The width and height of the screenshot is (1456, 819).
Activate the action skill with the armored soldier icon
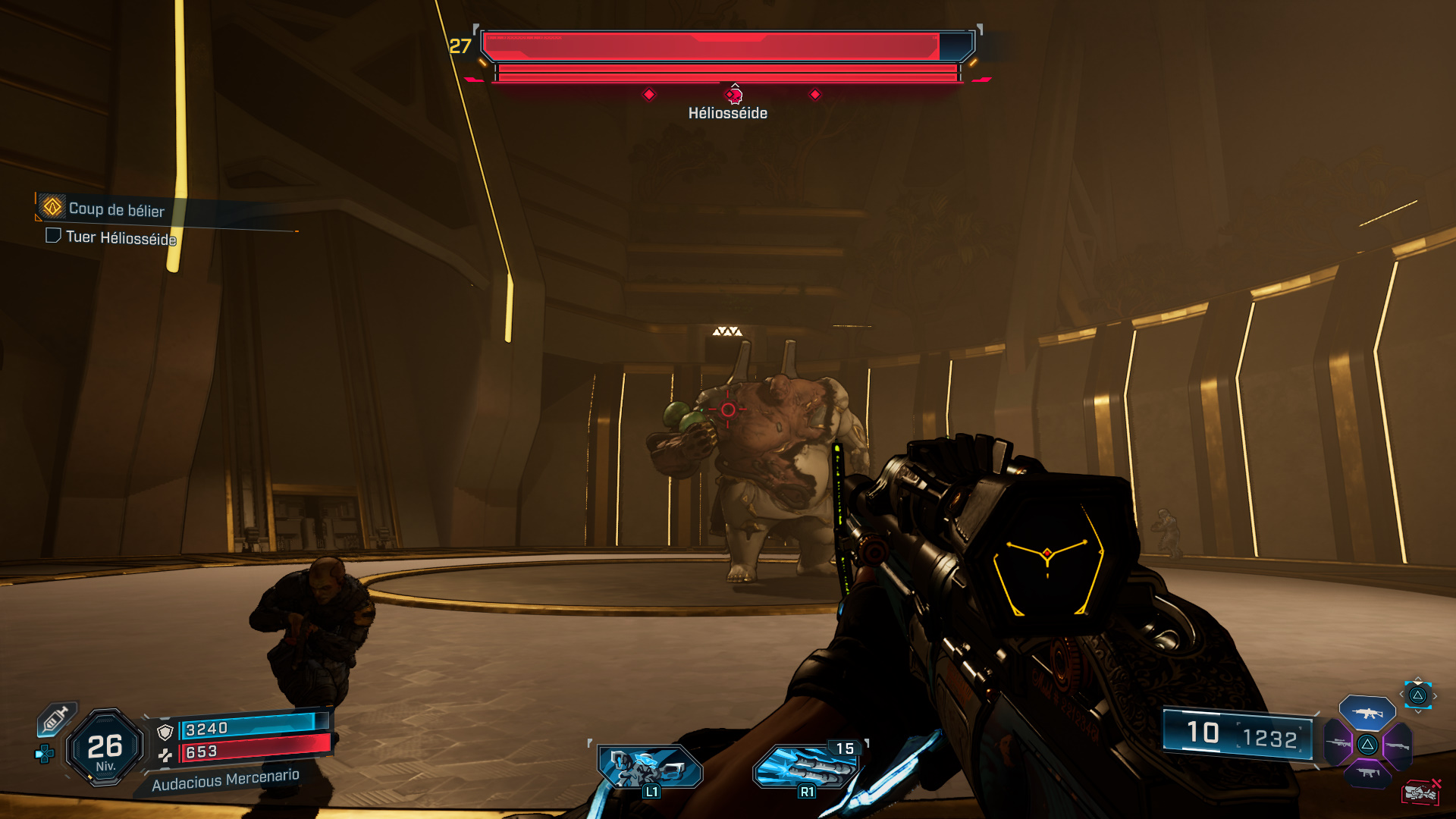click(649, 767)
